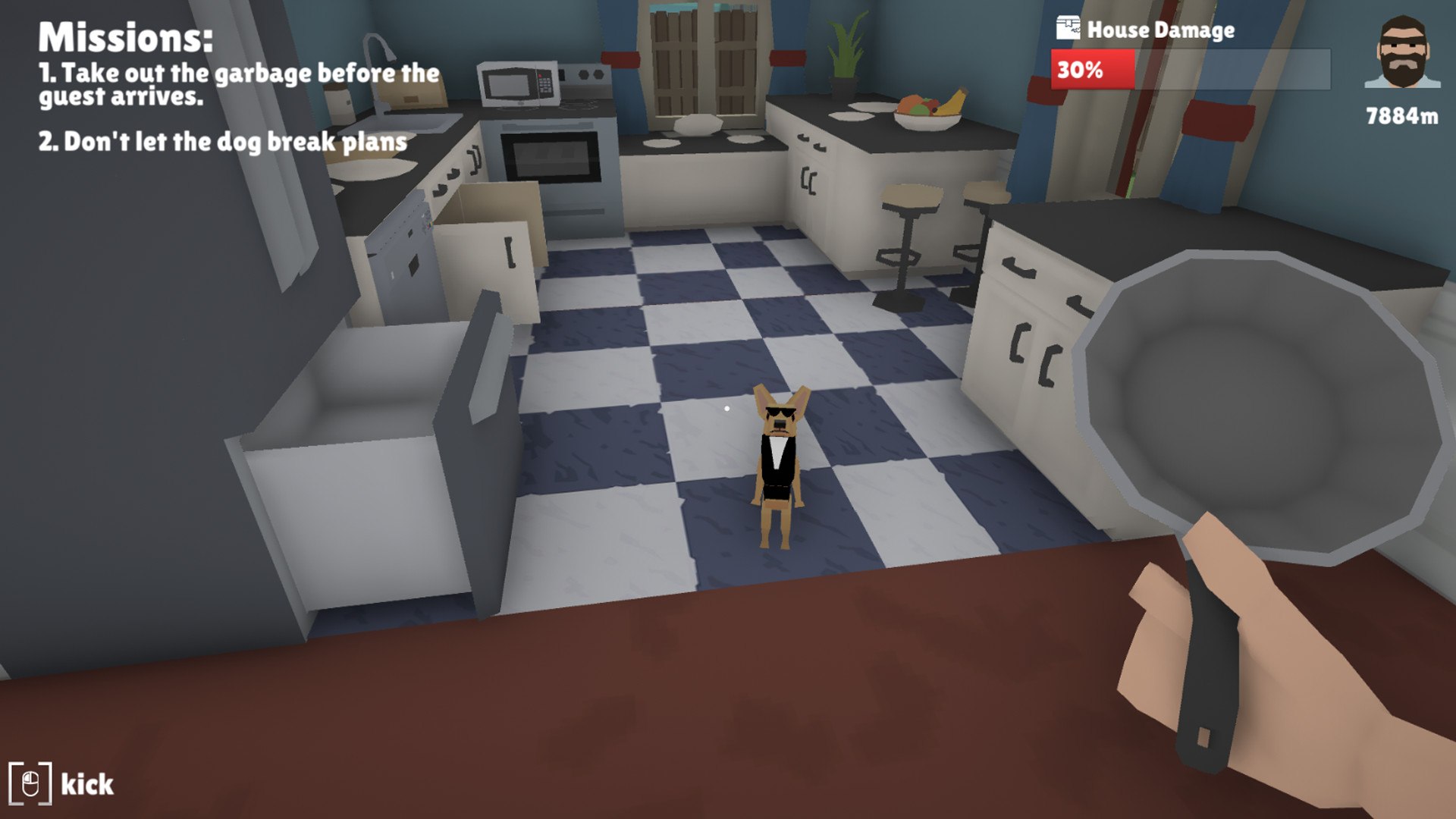Click the kick mouse icon
This screenshot has height=819, width=1456.
point(32,783)
